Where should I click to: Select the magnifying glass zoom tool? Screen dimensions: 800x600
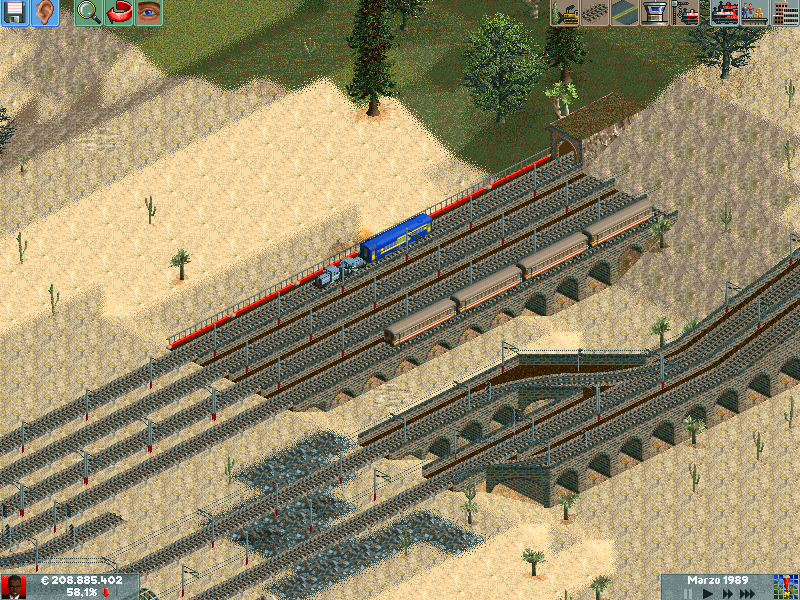pyautogui.click(x=89, y=13)
